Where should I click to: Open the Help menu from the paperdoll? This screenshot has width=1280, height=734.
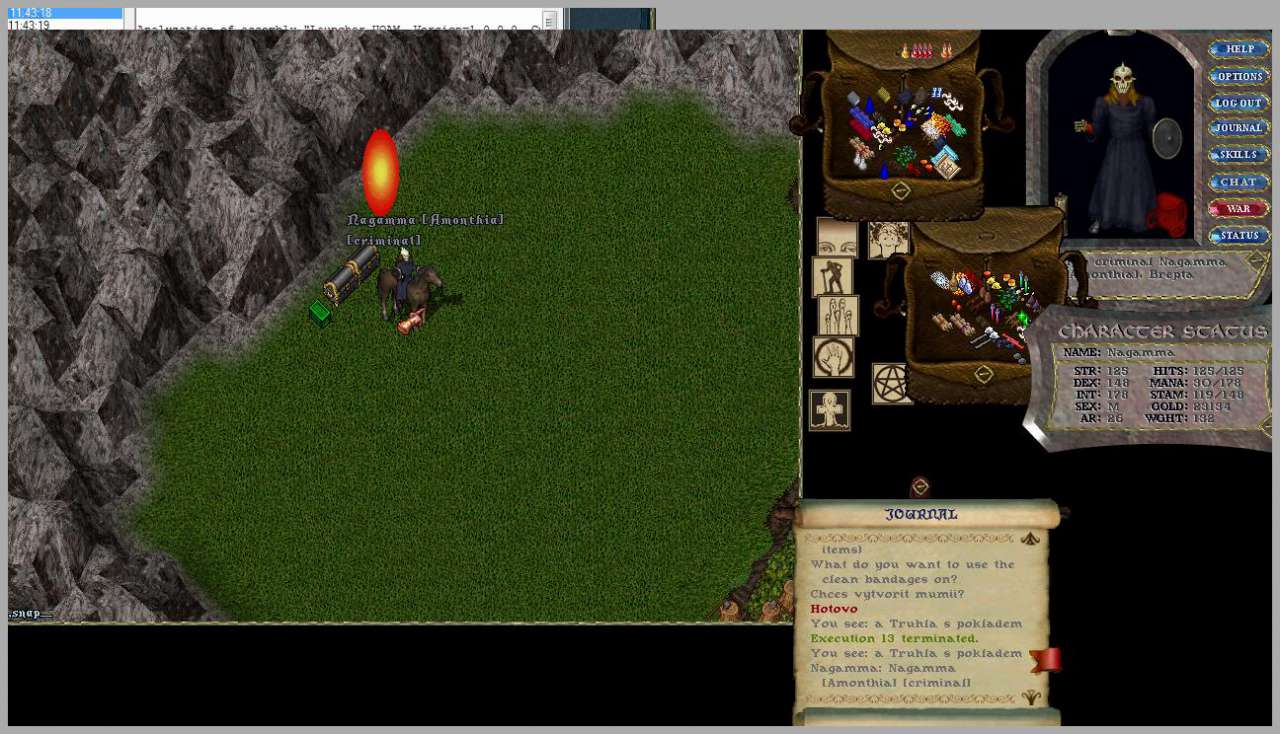(x=1239, y=49)
